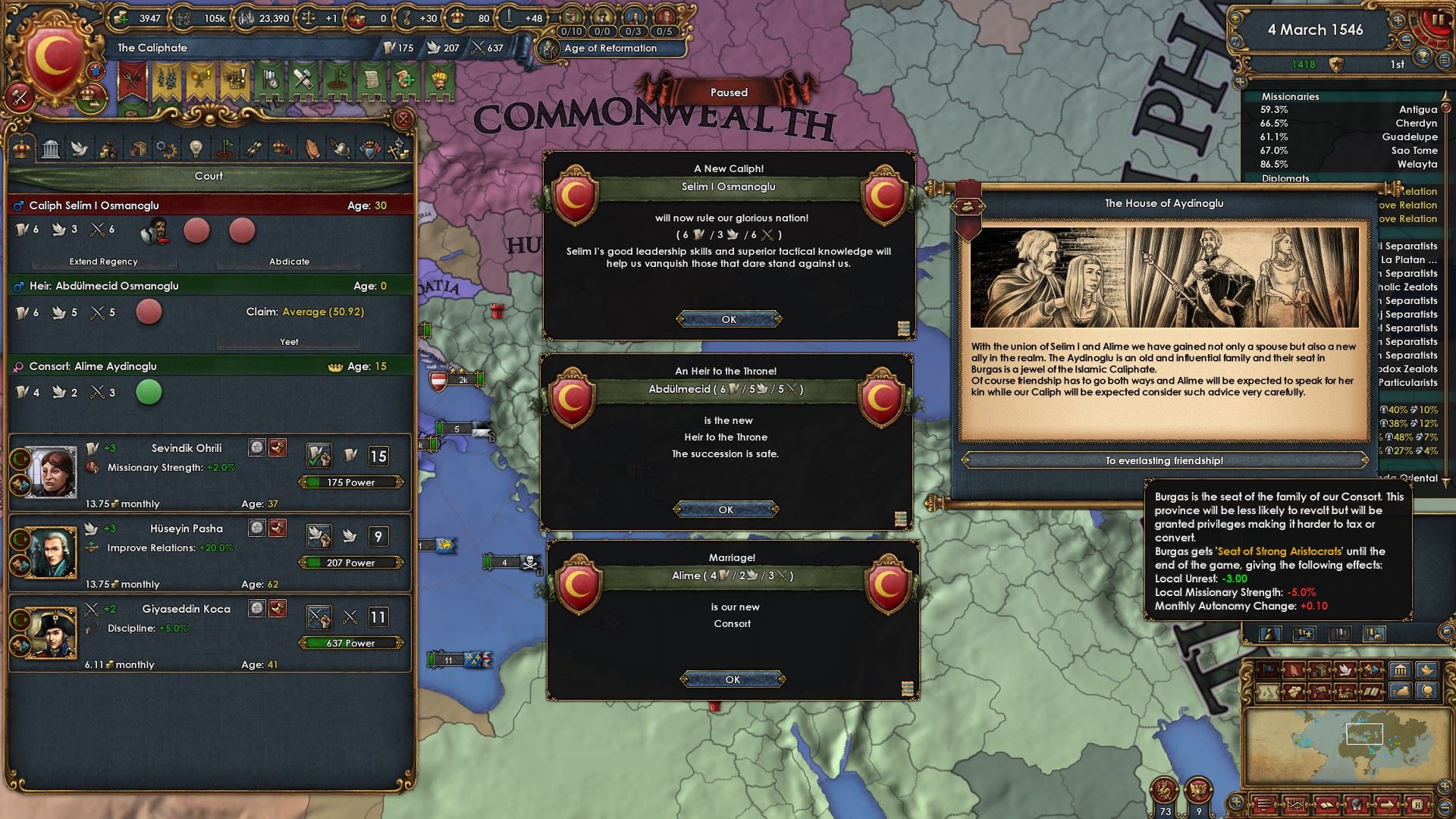Confirm the 'A New Caliph!' popup with OK
Screen dimensions: 1456x819
729,319
